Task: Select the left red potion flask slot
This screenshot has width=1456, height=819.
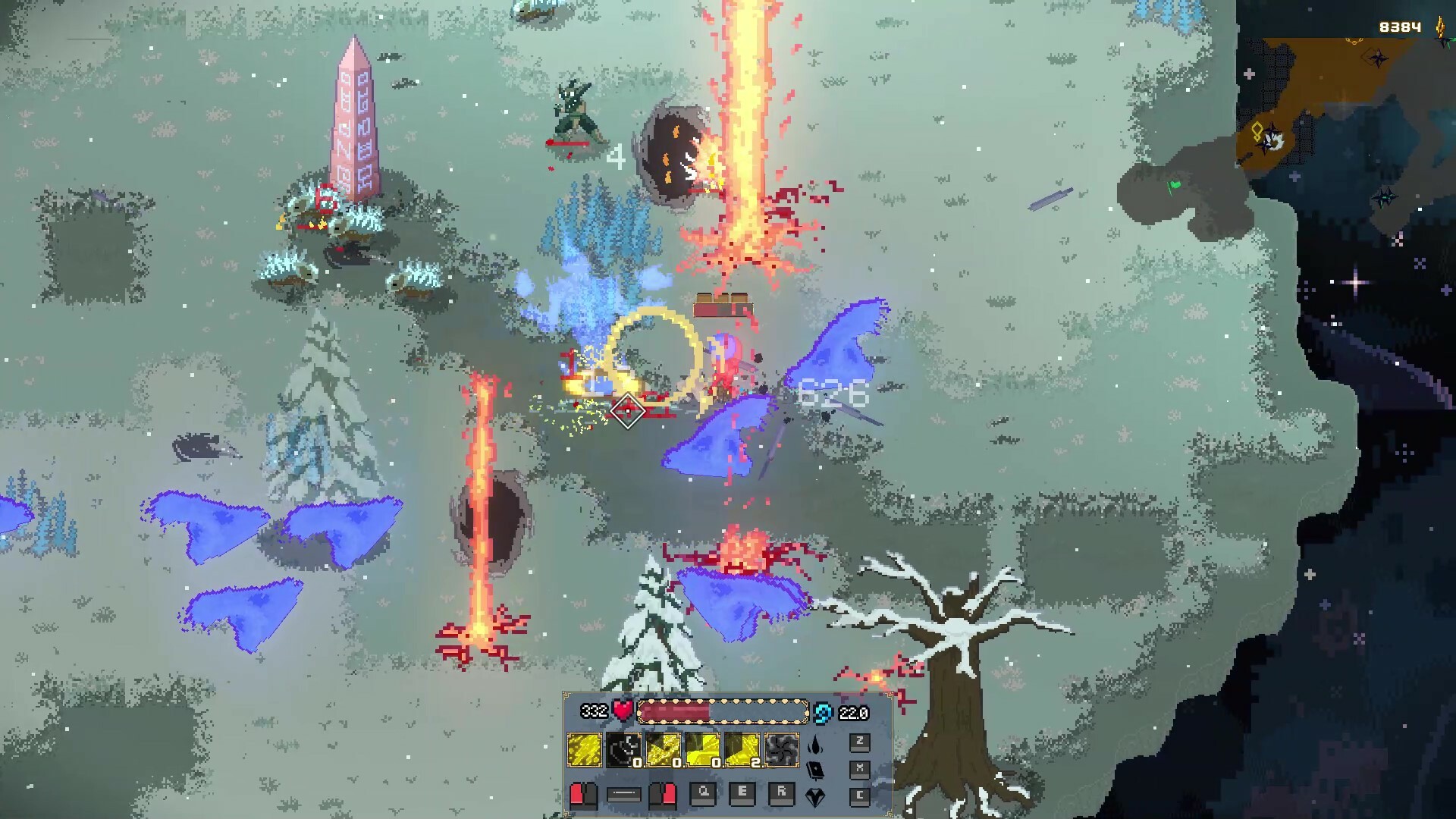Action: [x=584, y=796]
